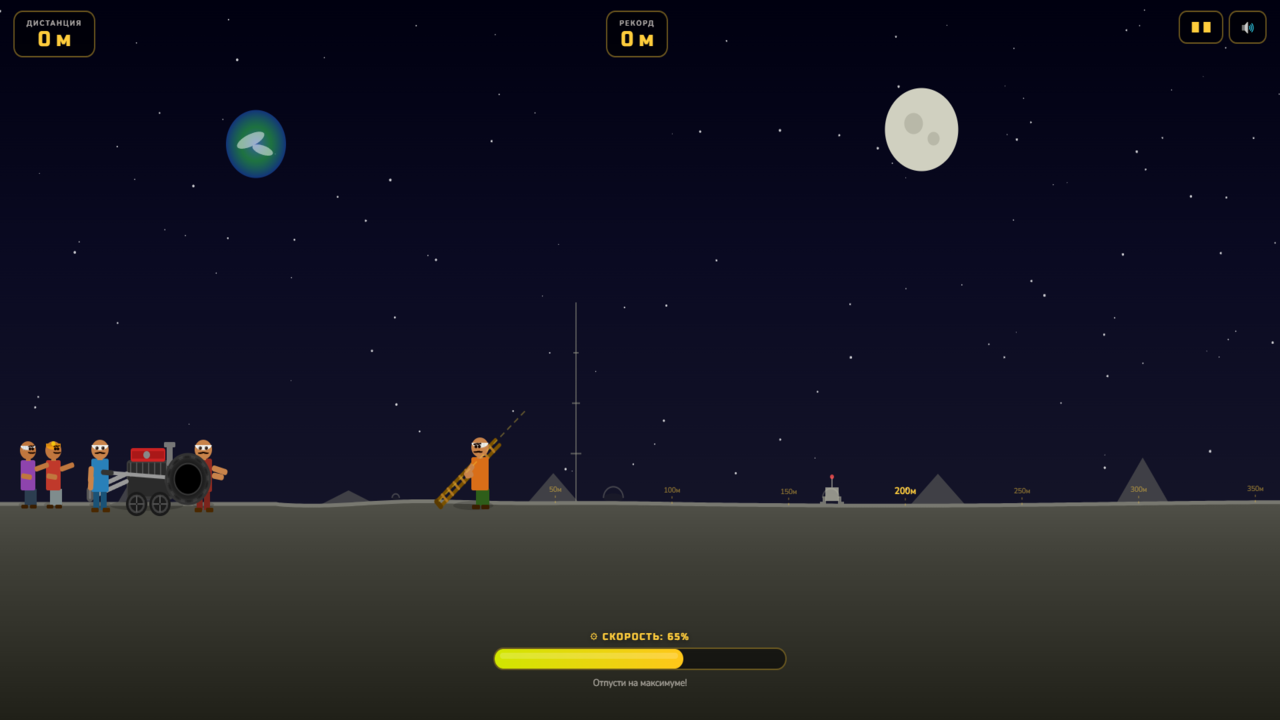Mute the game sound via the speaker icon
This screenshot has height=720, width=1280.
click(1247, 27)
